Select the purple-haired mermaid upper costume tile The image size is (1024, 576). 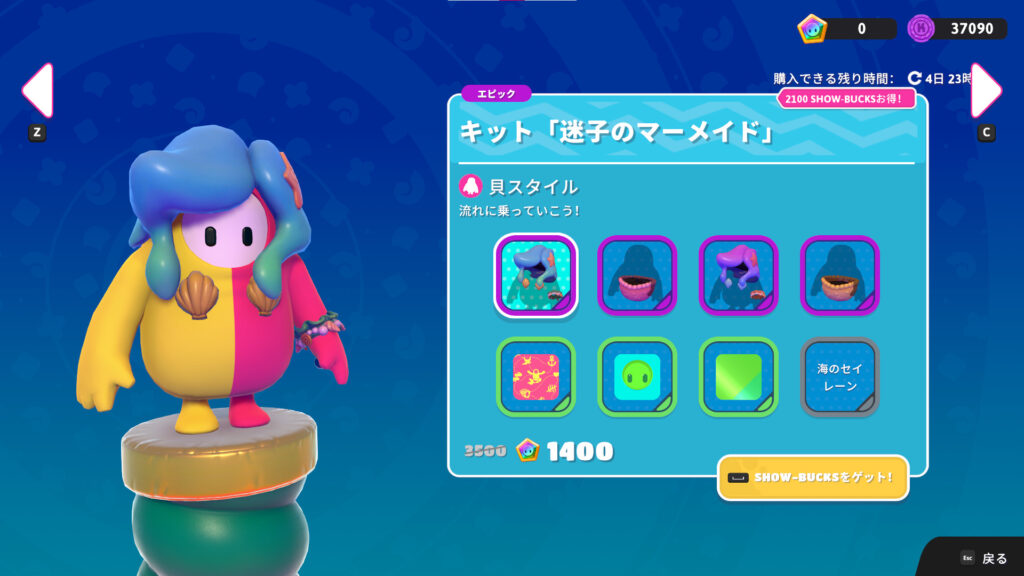click(x=738, y=275)
